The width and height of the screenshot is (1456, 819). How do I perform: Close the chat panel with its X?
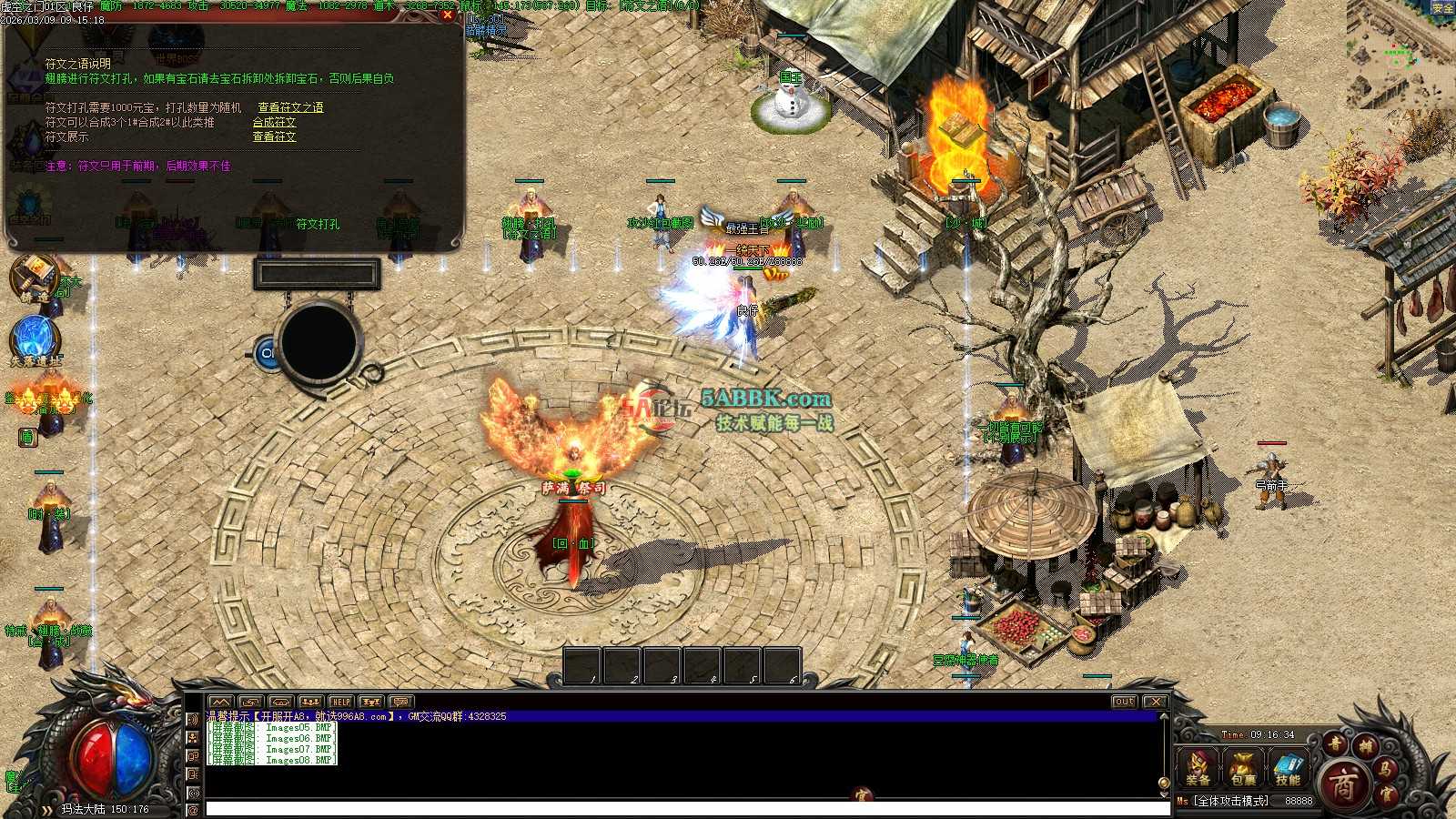[x=1155, y=702]
